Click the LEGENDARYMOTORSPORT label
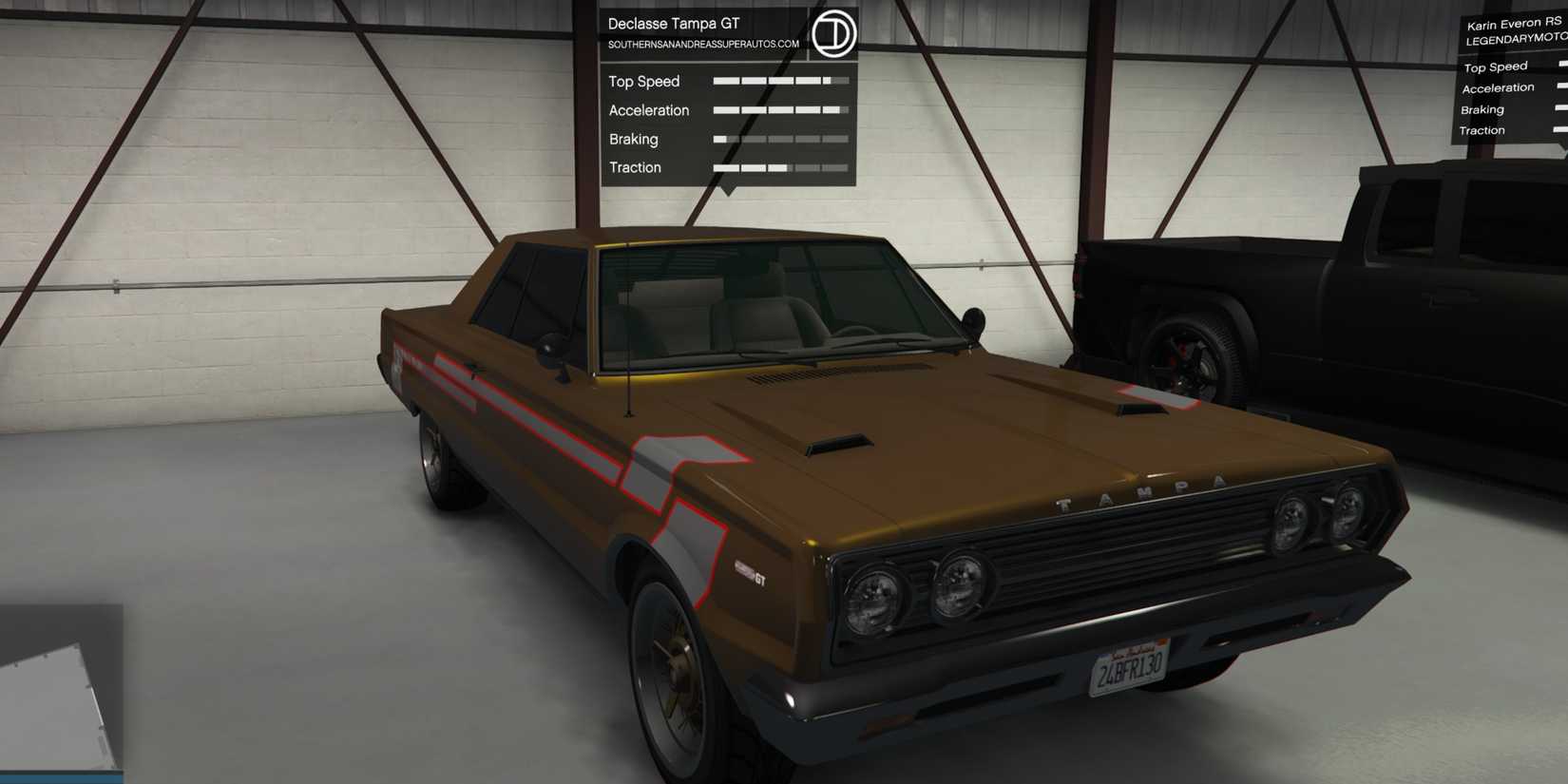1568x784 pixels. click(1513, 39)
